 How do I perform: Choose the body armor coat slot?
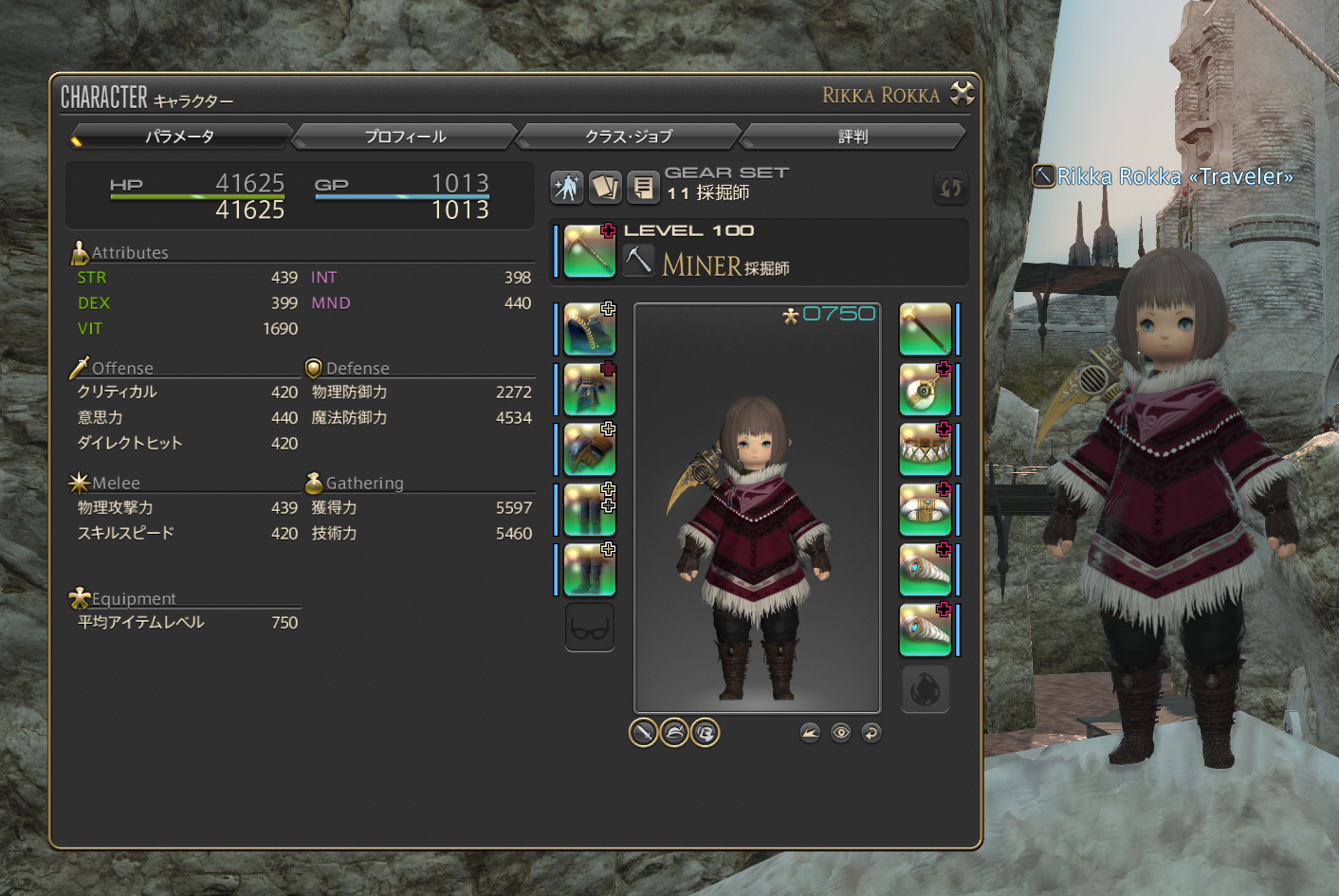click(589, 390)
